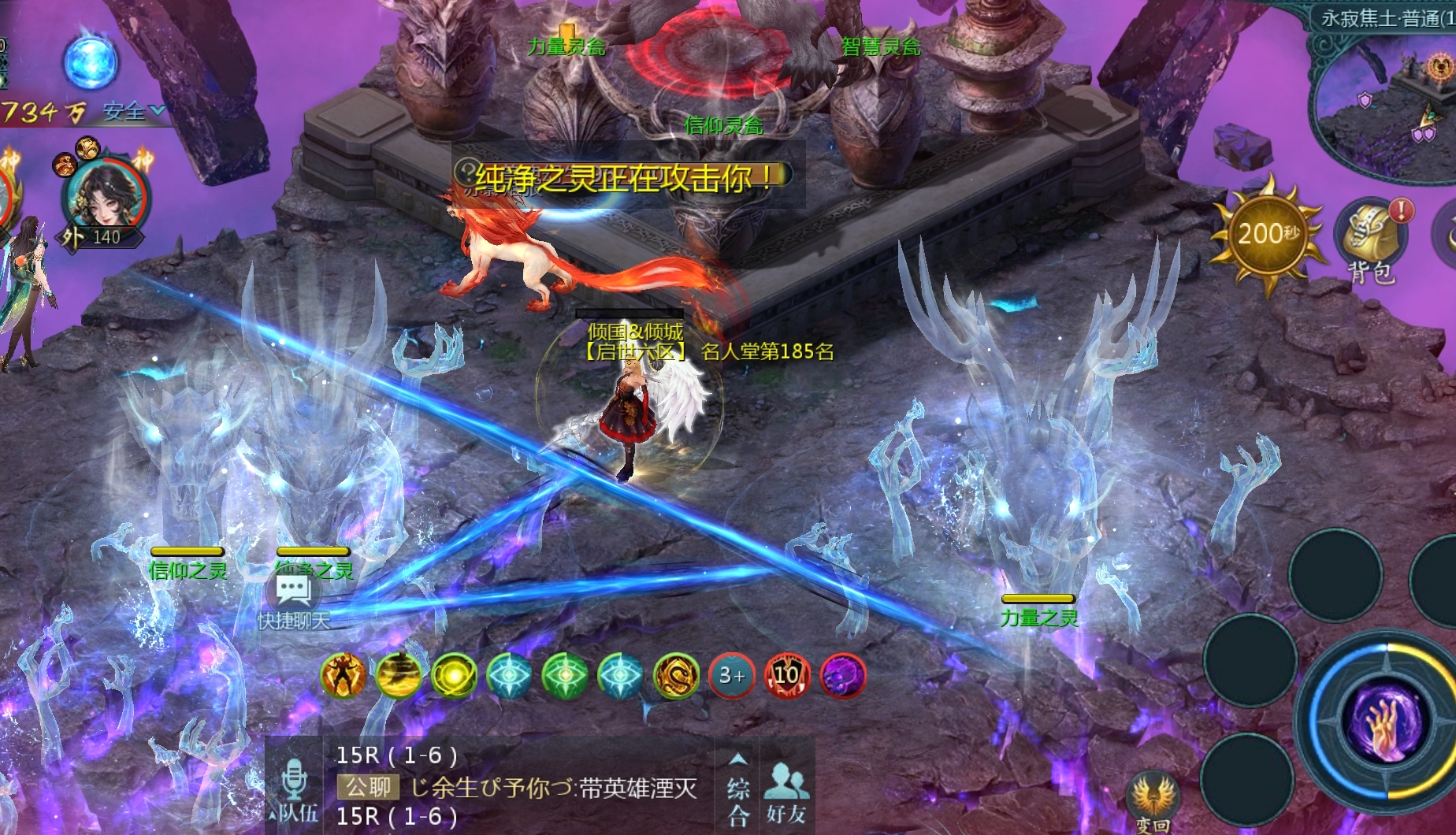Image resolution: width=1456 pixels, height=835 pixels.
Task: Select the glowing yellow orb buff icon
Action: [x=455, y=675]
